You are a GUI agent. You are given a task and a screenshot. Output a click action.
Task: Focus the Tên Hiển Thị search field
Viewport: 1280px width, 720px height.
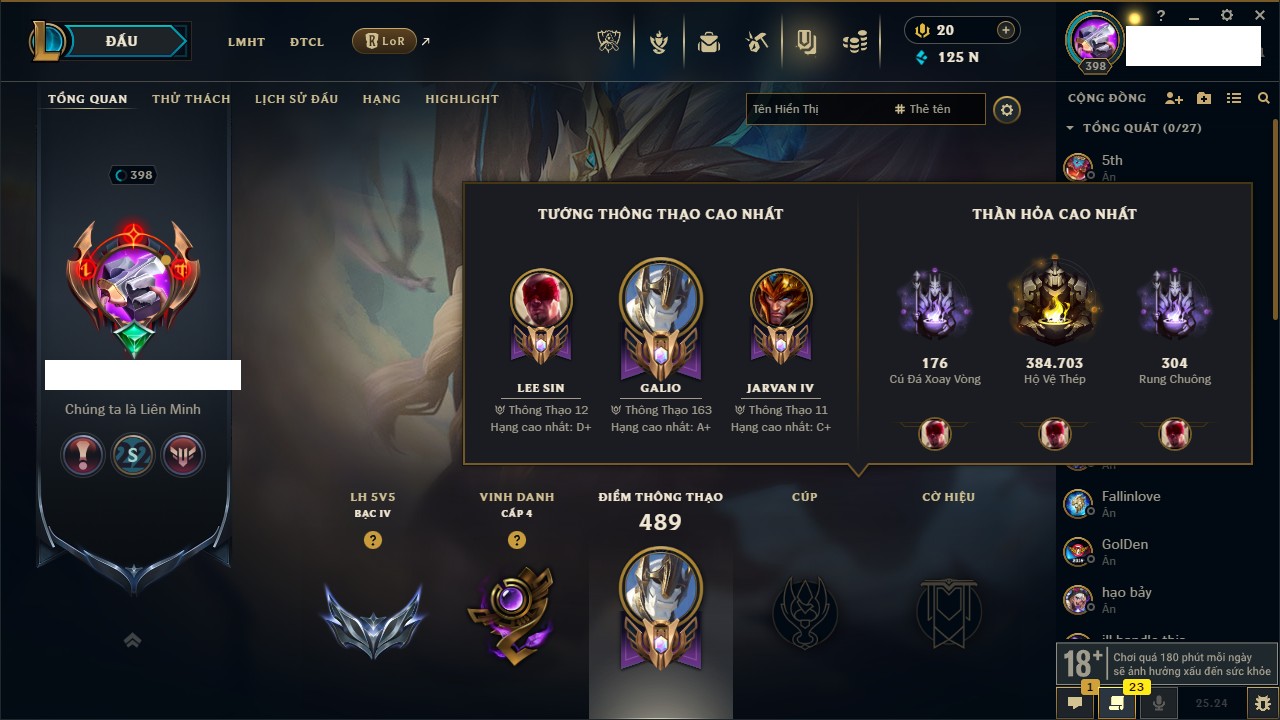click(x=815, y=109)
